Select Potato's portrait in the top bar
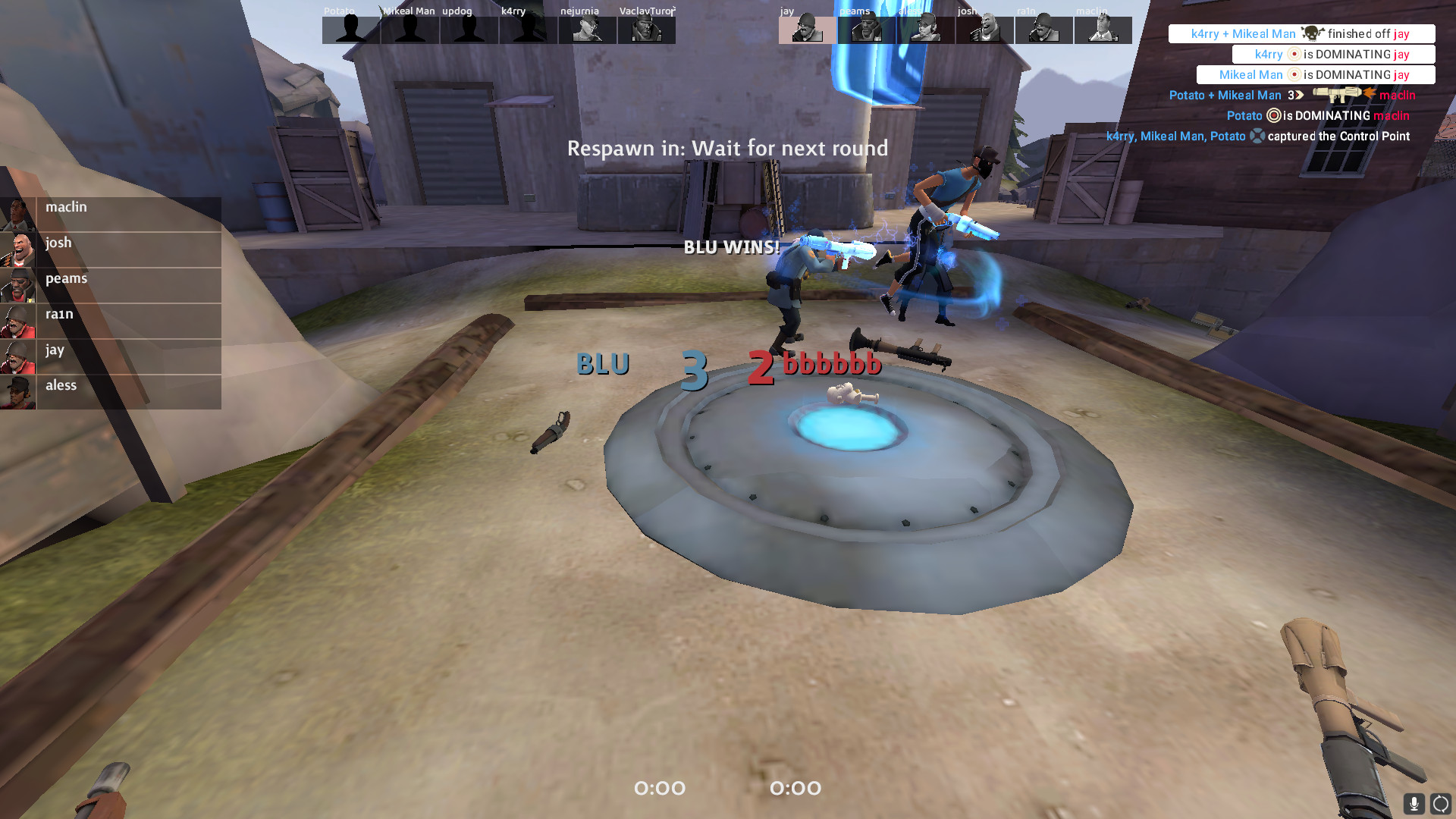Image resolution: width=1456 pixels, height=819 pixels. [351, 30]
